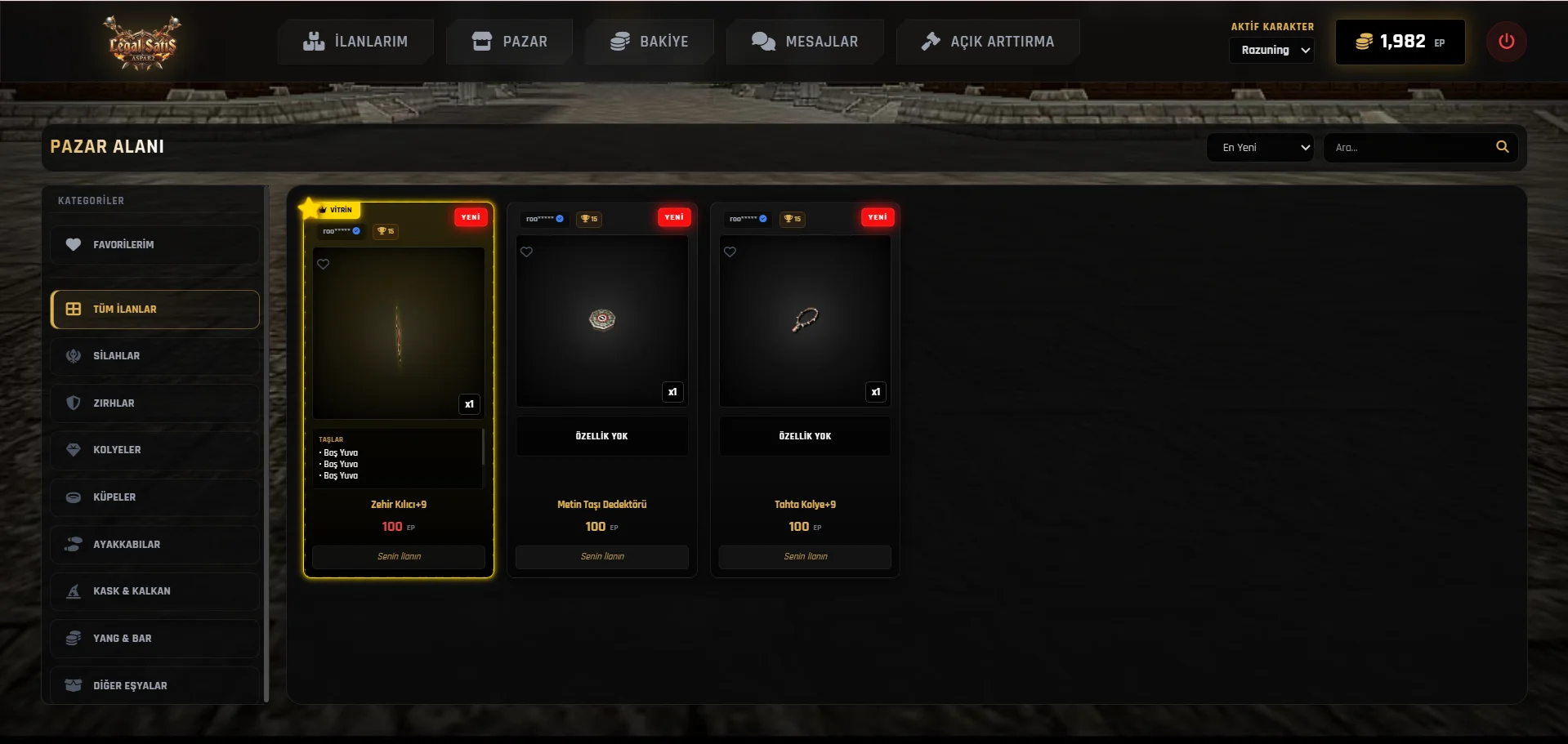Select the Tüm İlanlar category
Viewport: 1568px width, 744px height.
(154, 310)
